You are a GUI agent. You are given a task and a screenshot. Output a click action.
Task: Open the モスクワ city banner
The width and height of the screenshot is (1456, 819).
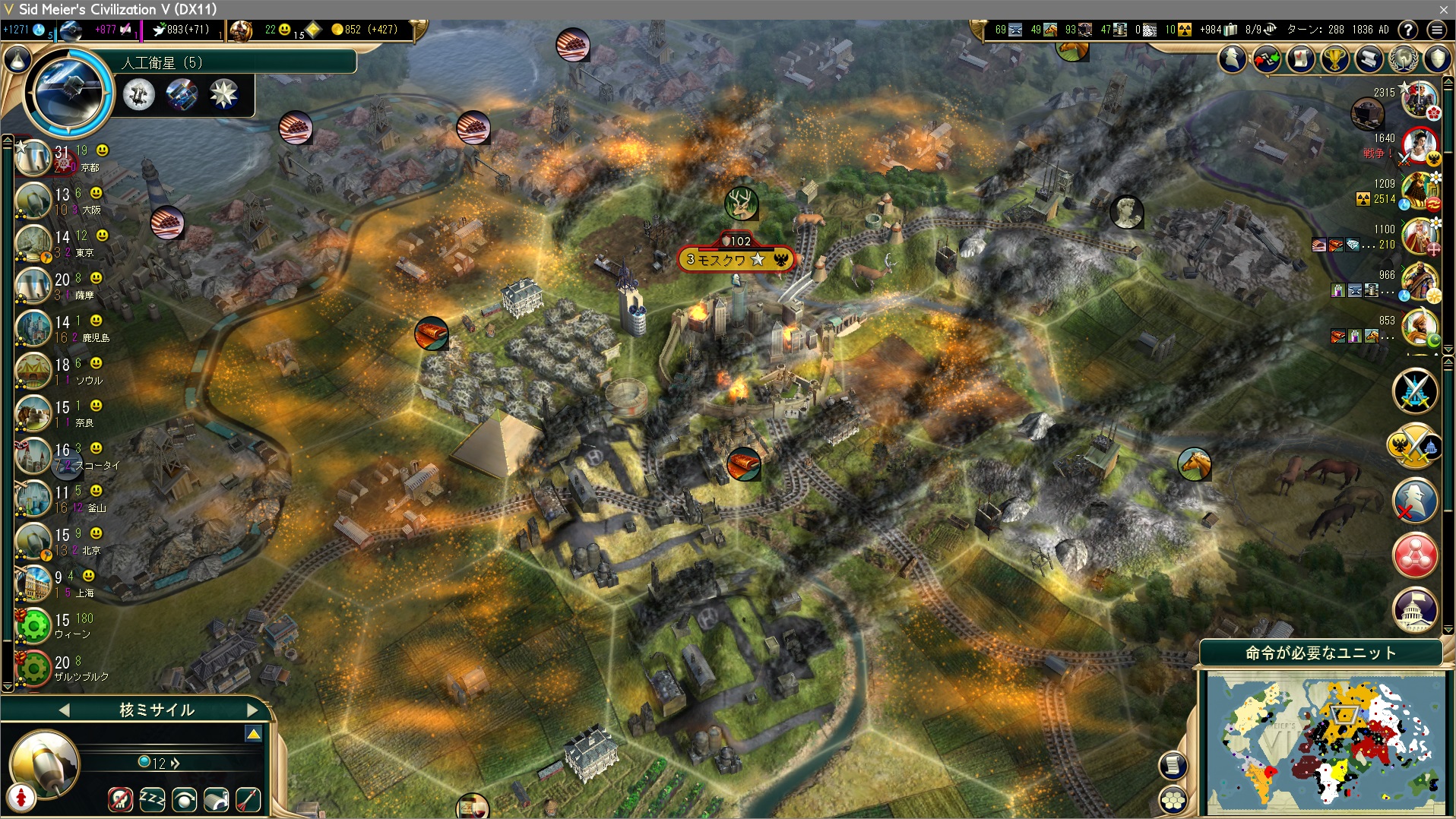(x=735, y=260)
